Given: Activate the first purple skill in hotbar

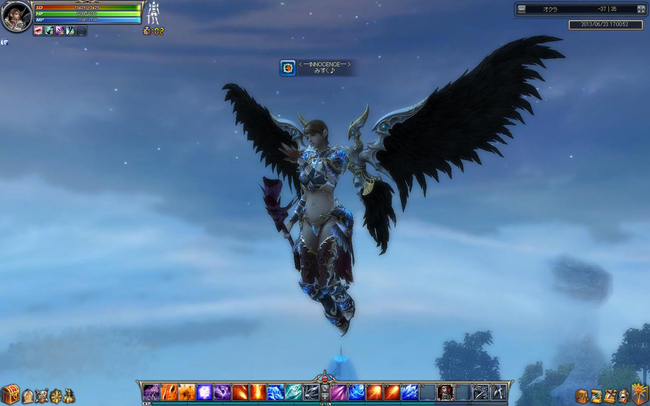Looking at the screenshot, I should (151, 392).
